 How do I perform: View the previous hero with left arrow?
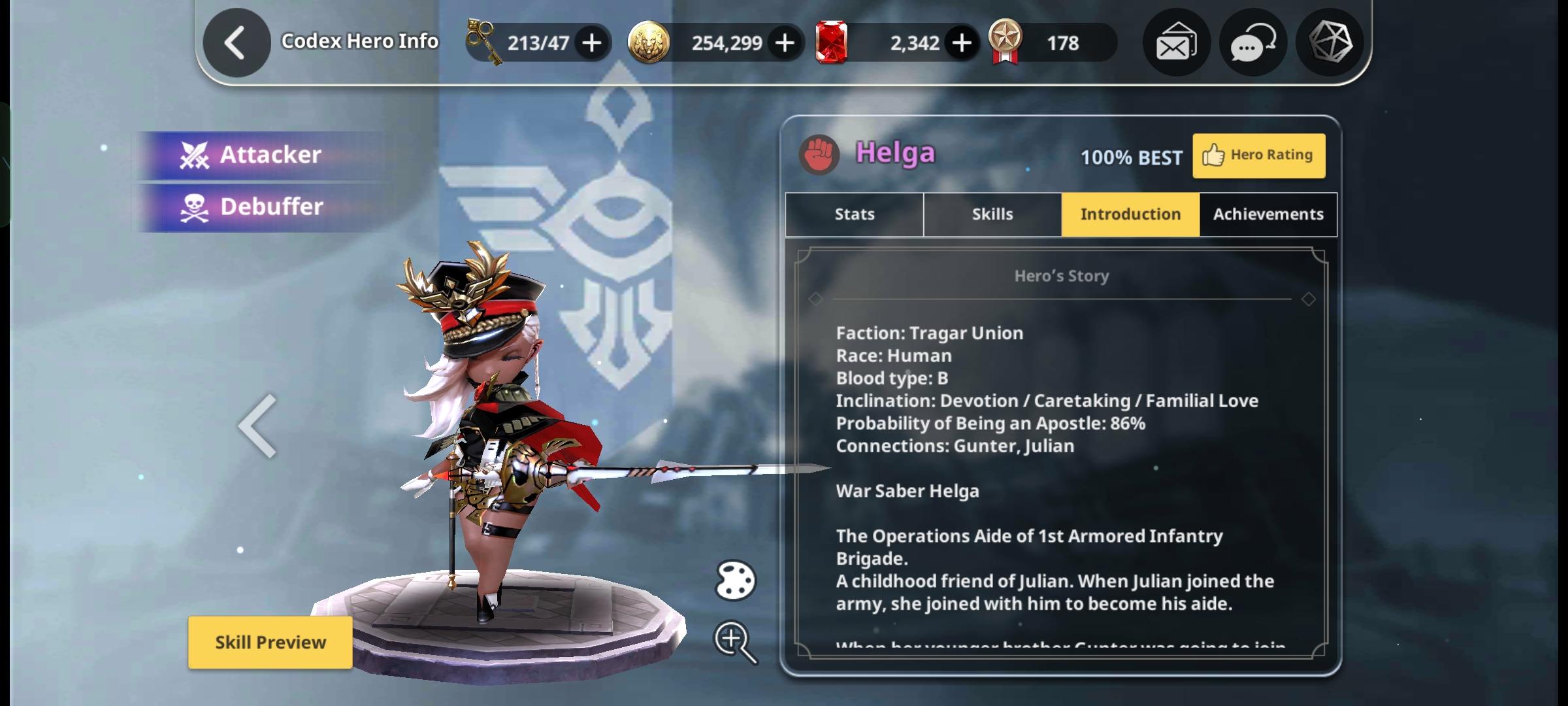point(257,426)
